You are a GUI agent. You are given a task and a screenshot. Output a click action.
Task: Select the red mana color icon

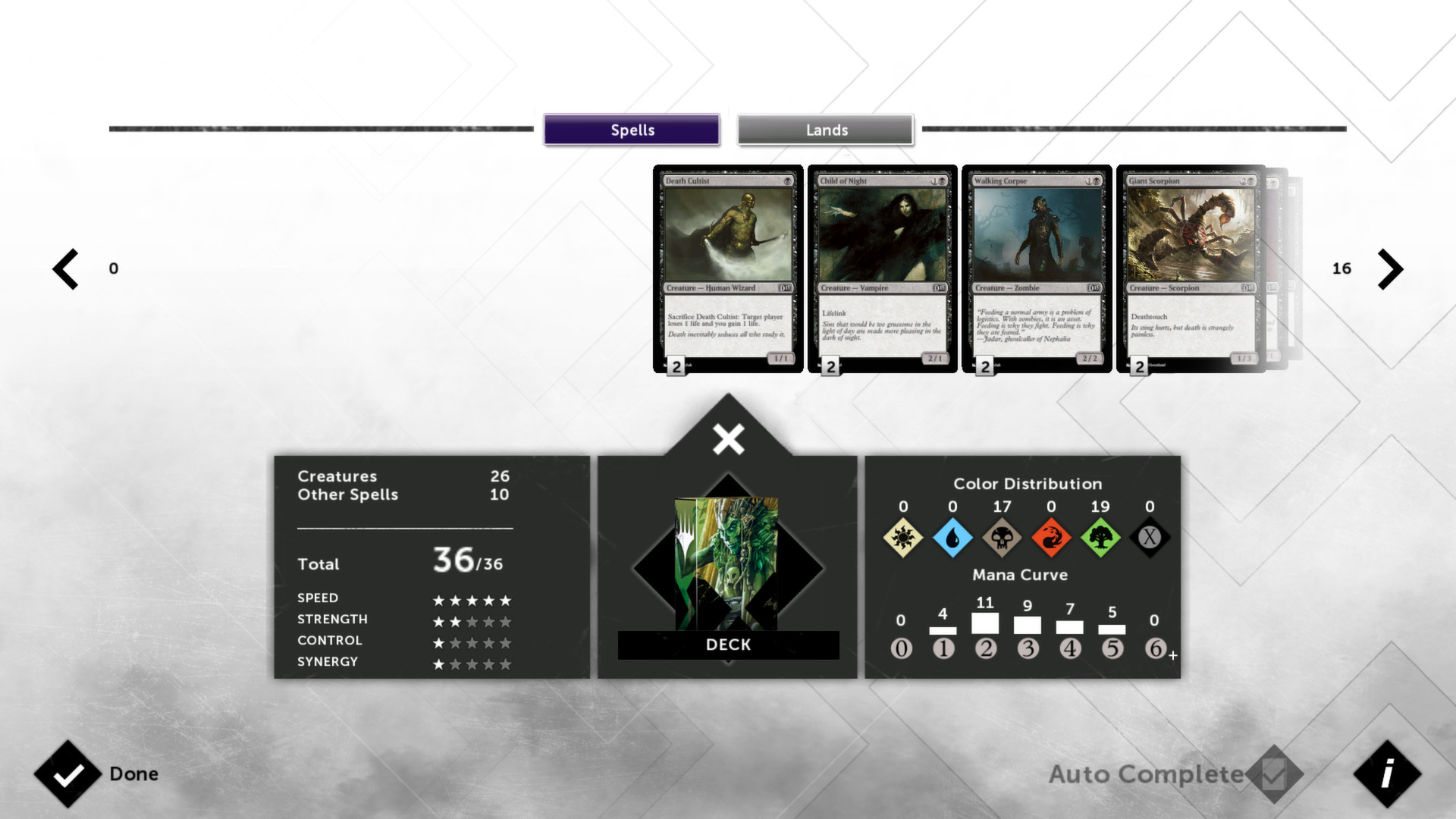pos(1050,538)
